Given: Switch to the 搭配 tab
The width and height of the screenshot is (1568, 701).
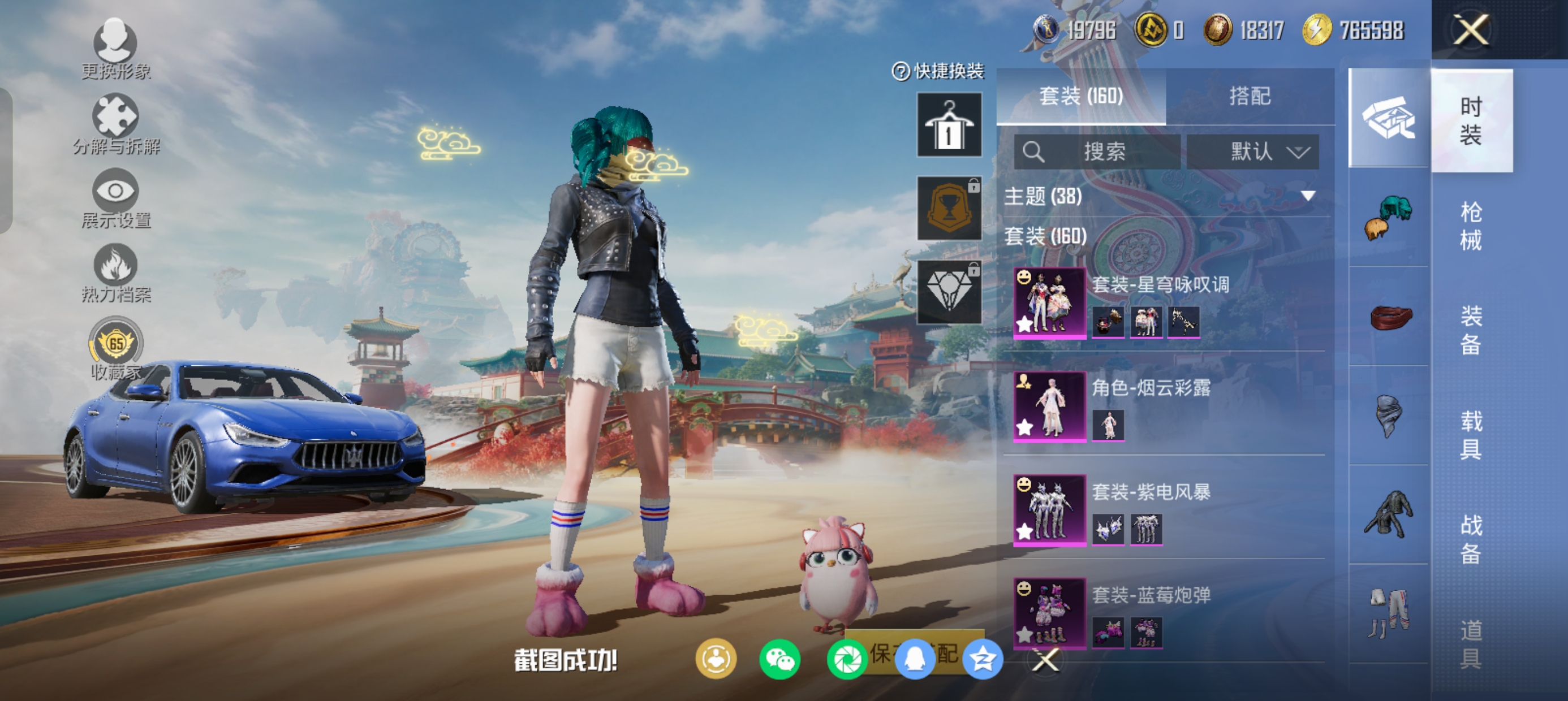Looking at the screenshot, I should [1250, 96].
